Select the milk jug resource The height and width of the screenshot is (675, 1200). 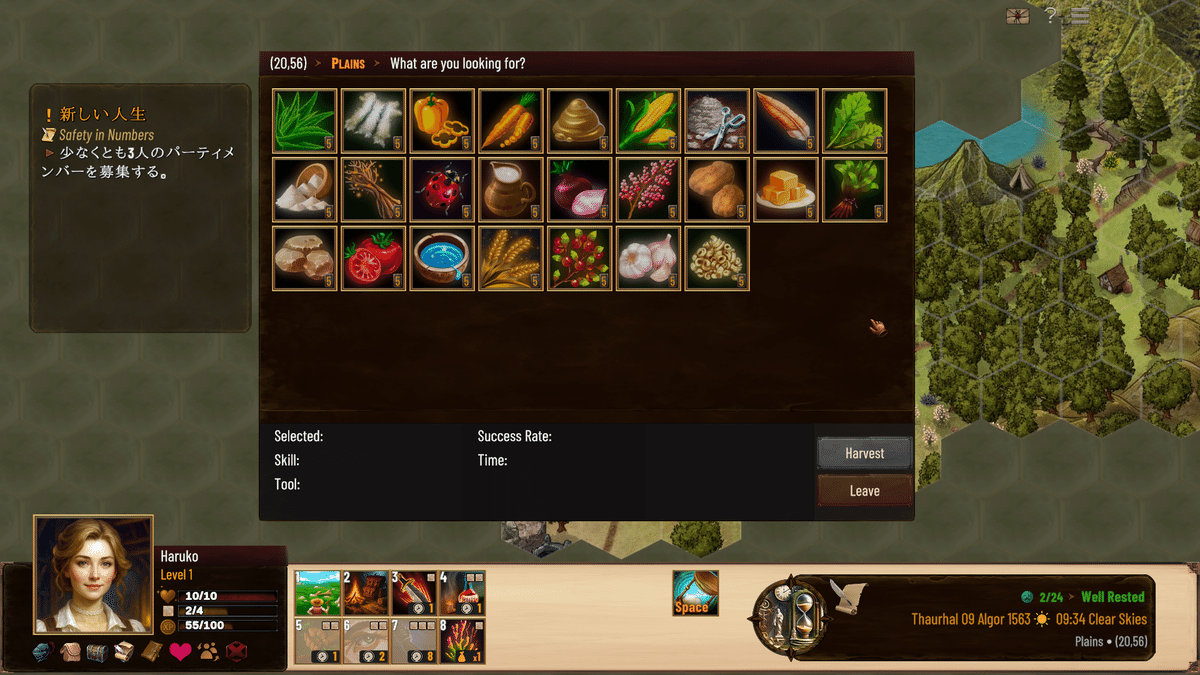click(510, 189)
